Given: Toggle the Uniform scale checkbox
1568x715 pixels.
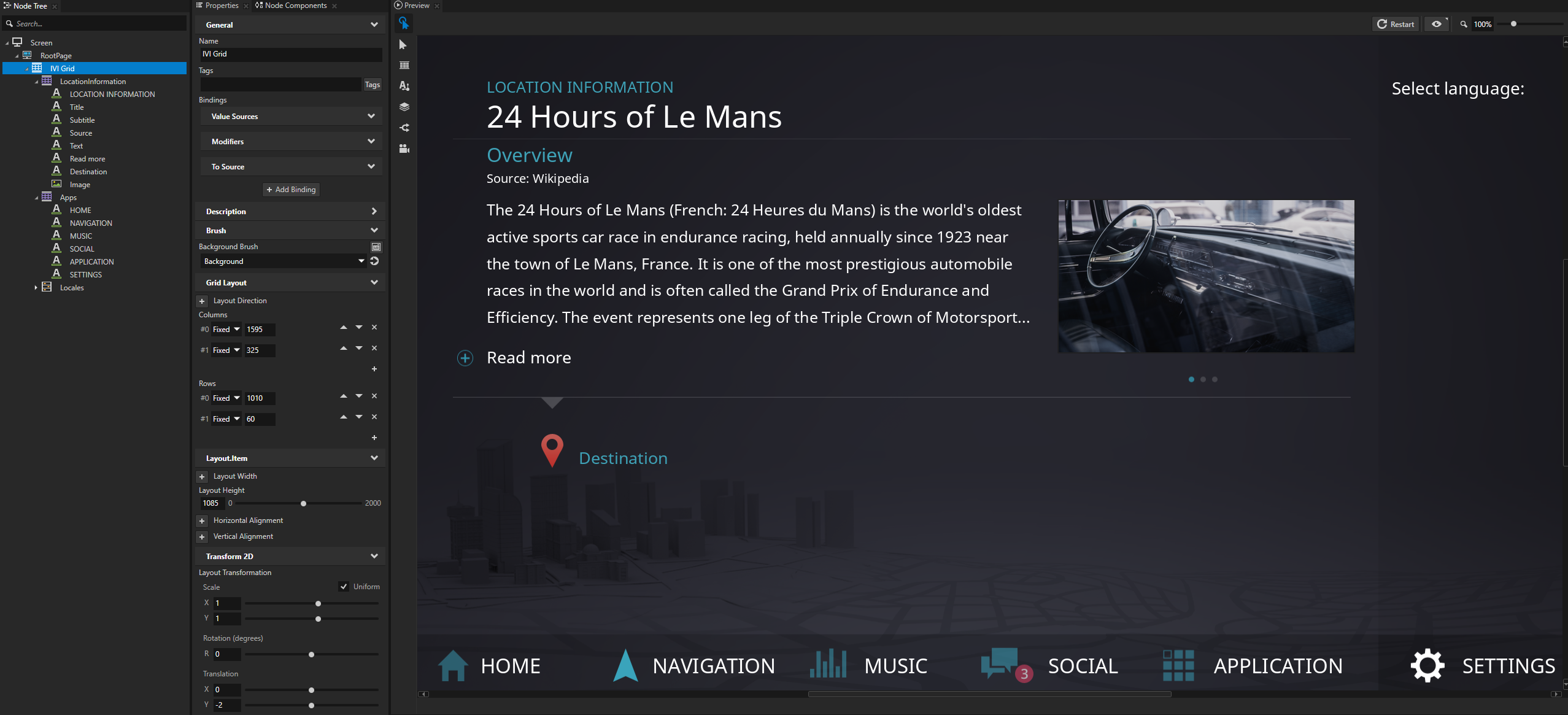Looking at the screenshot, I should [344, 587].
